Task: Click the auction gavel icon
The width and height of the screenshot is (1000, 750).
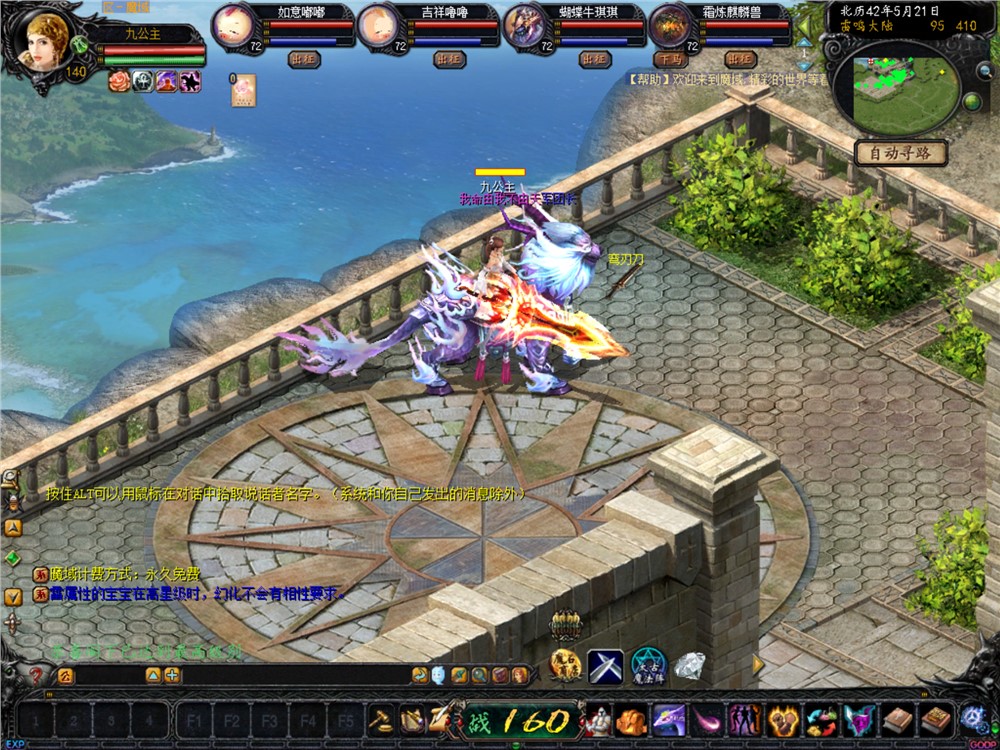Action: point(382,718)
